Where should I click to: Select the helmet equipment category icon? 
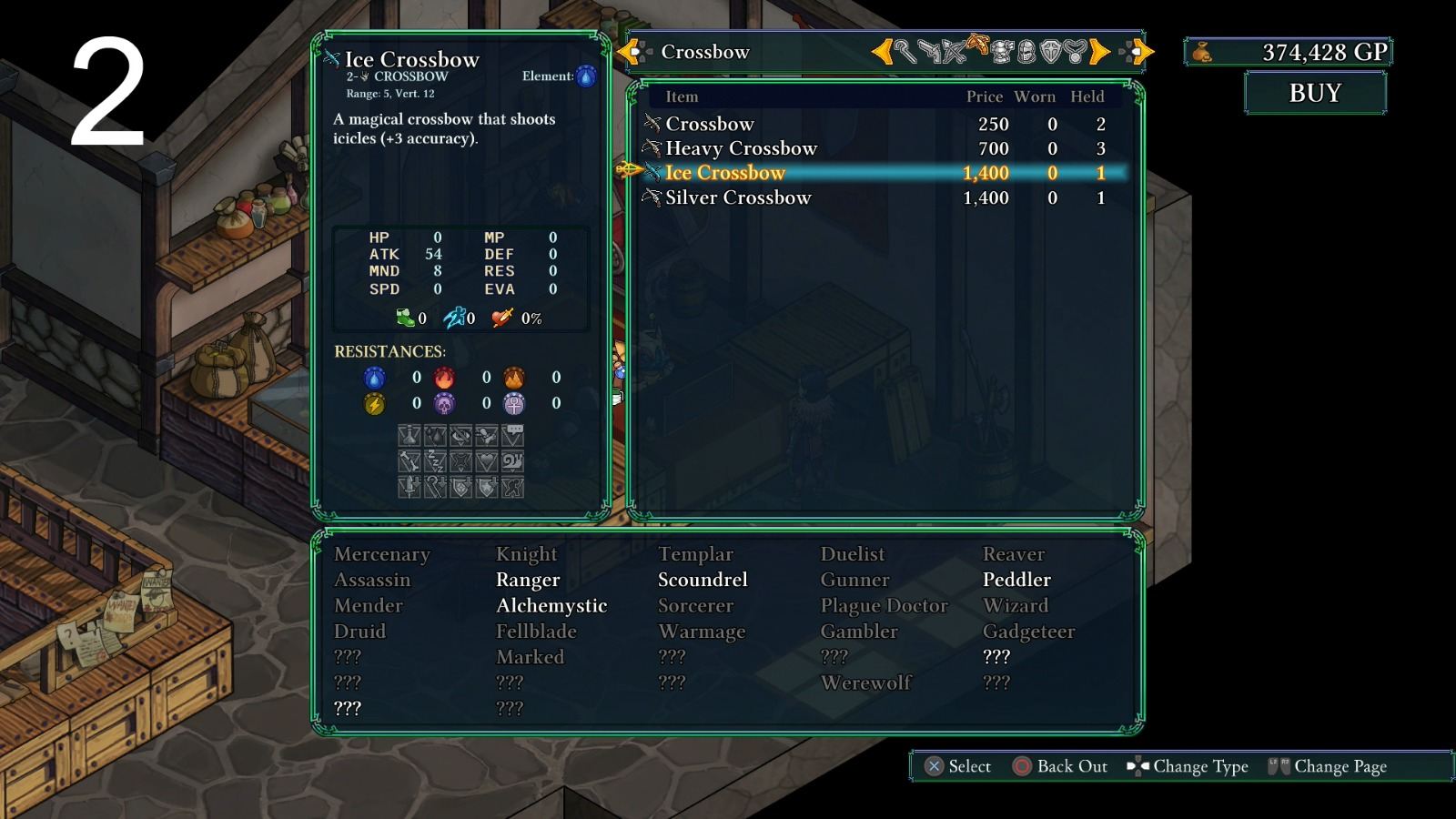[1026, 52]
